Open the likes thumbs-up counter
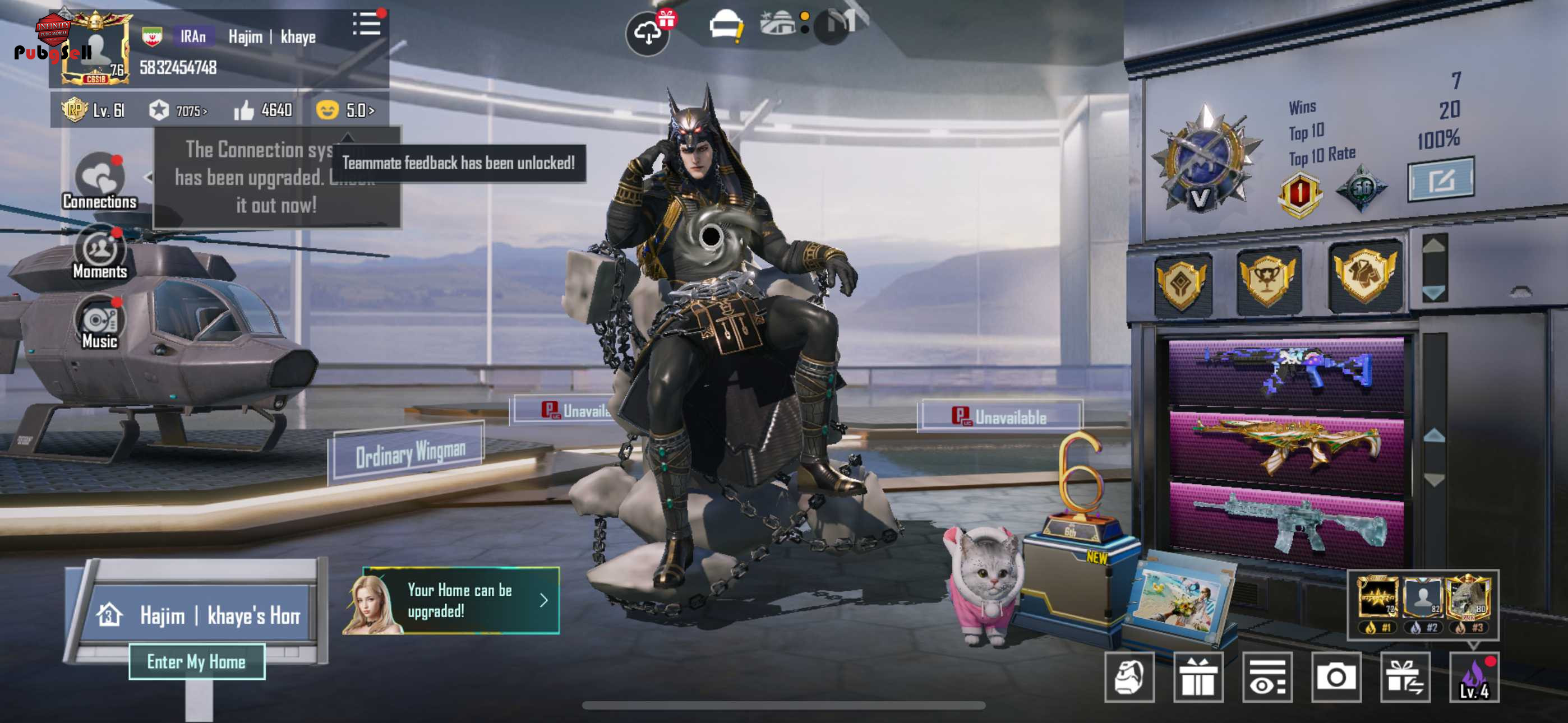 (263, 110)
